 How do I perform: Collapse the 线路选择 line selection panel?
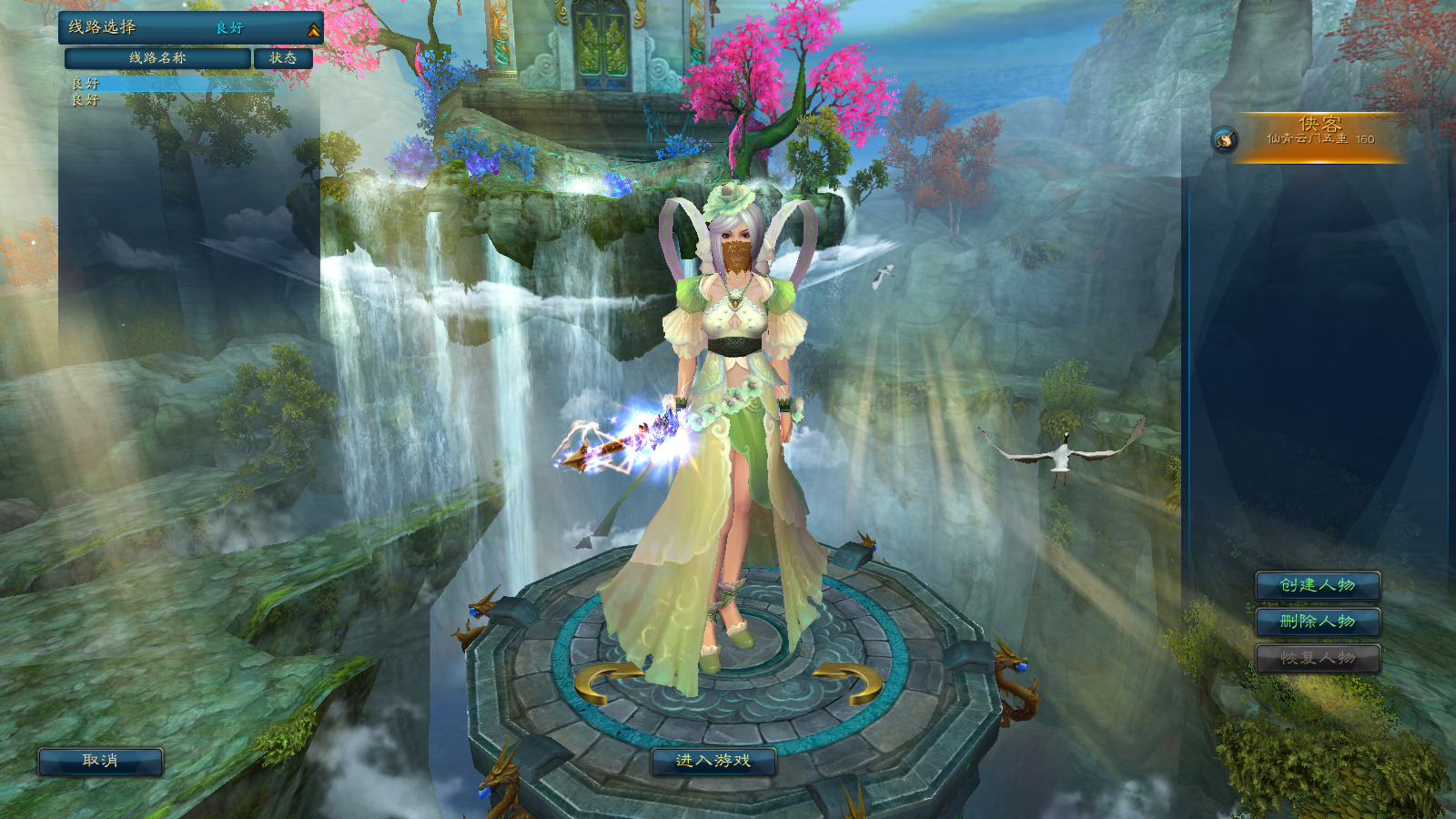pyautogui.click(x=313, y=30)
